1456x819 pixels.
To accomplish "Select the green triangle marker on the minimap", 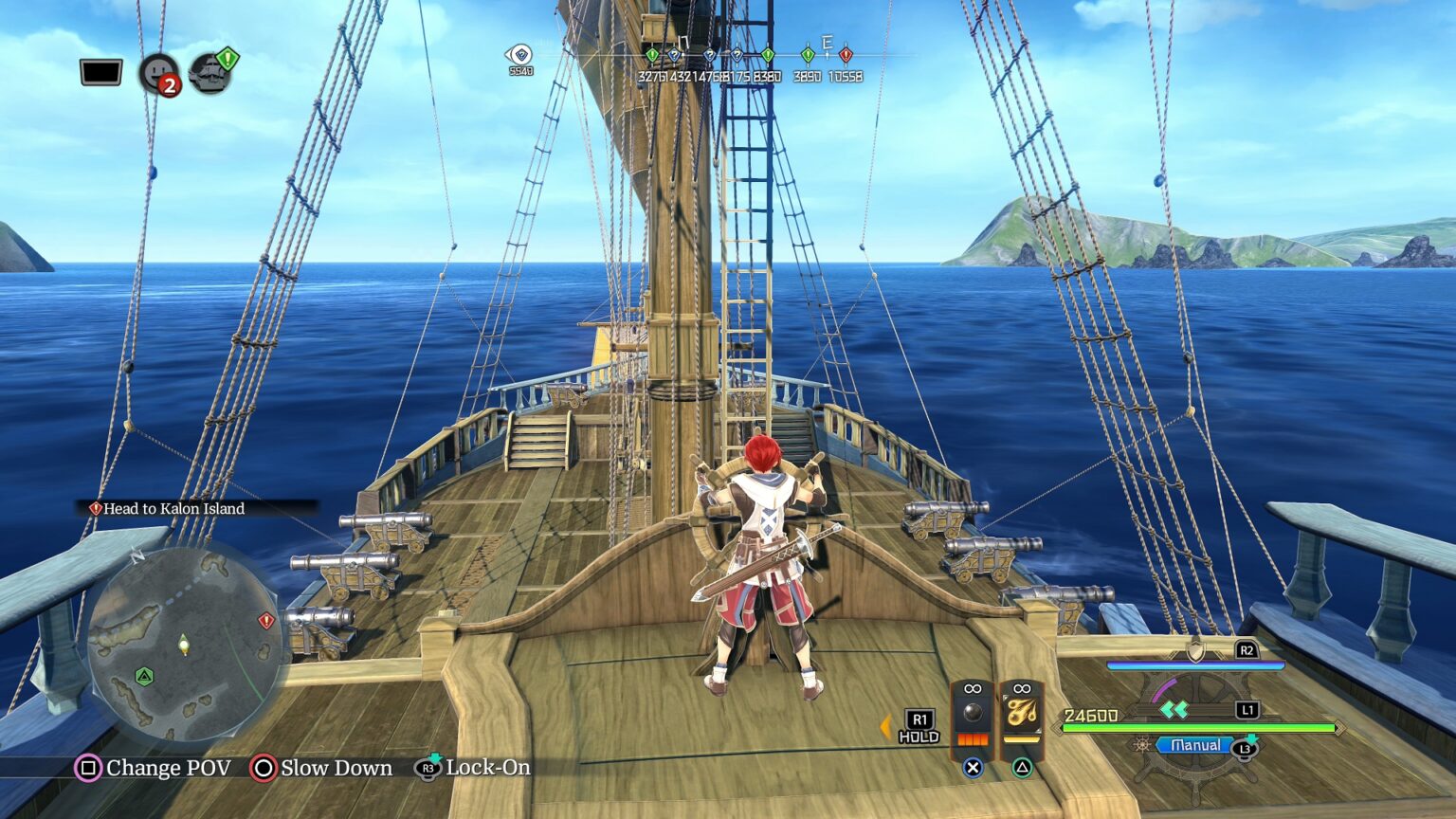I will point(144,676).
